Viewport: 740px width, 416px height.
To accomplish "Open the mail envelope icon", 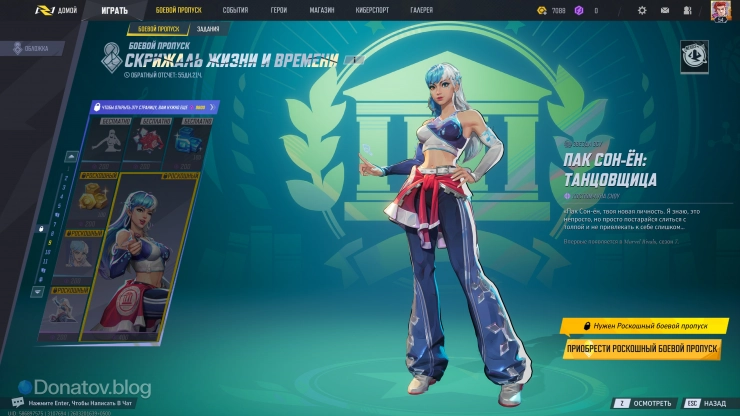I will click(667, 11).
